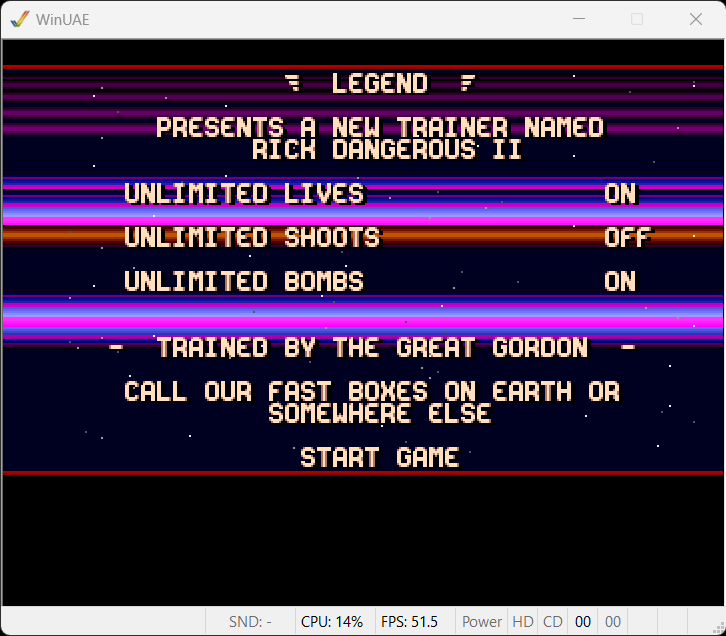Minimize the WinUAE window
Screen dimensions: 726x636
click(578, 19)
